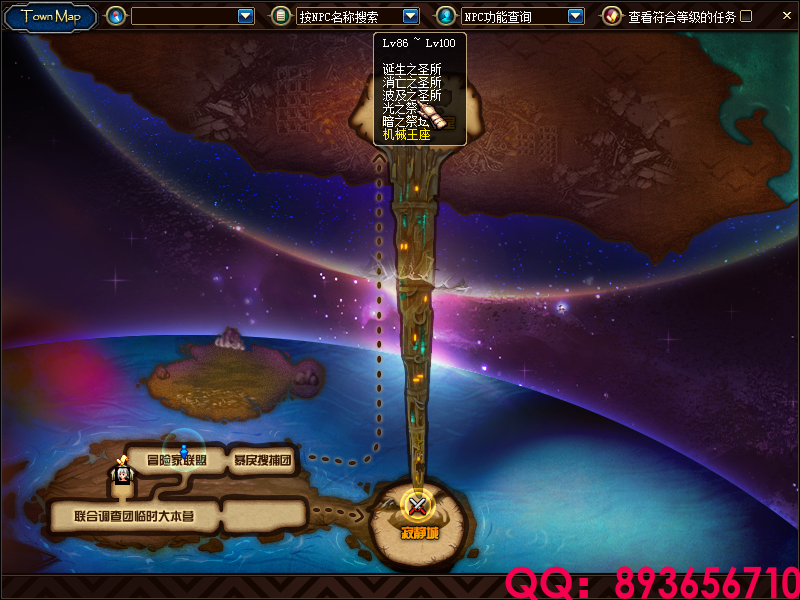Select the 暴戾搜捕团 map area
The width and height of the screenshot is (800, 600).
click(262, 461)
